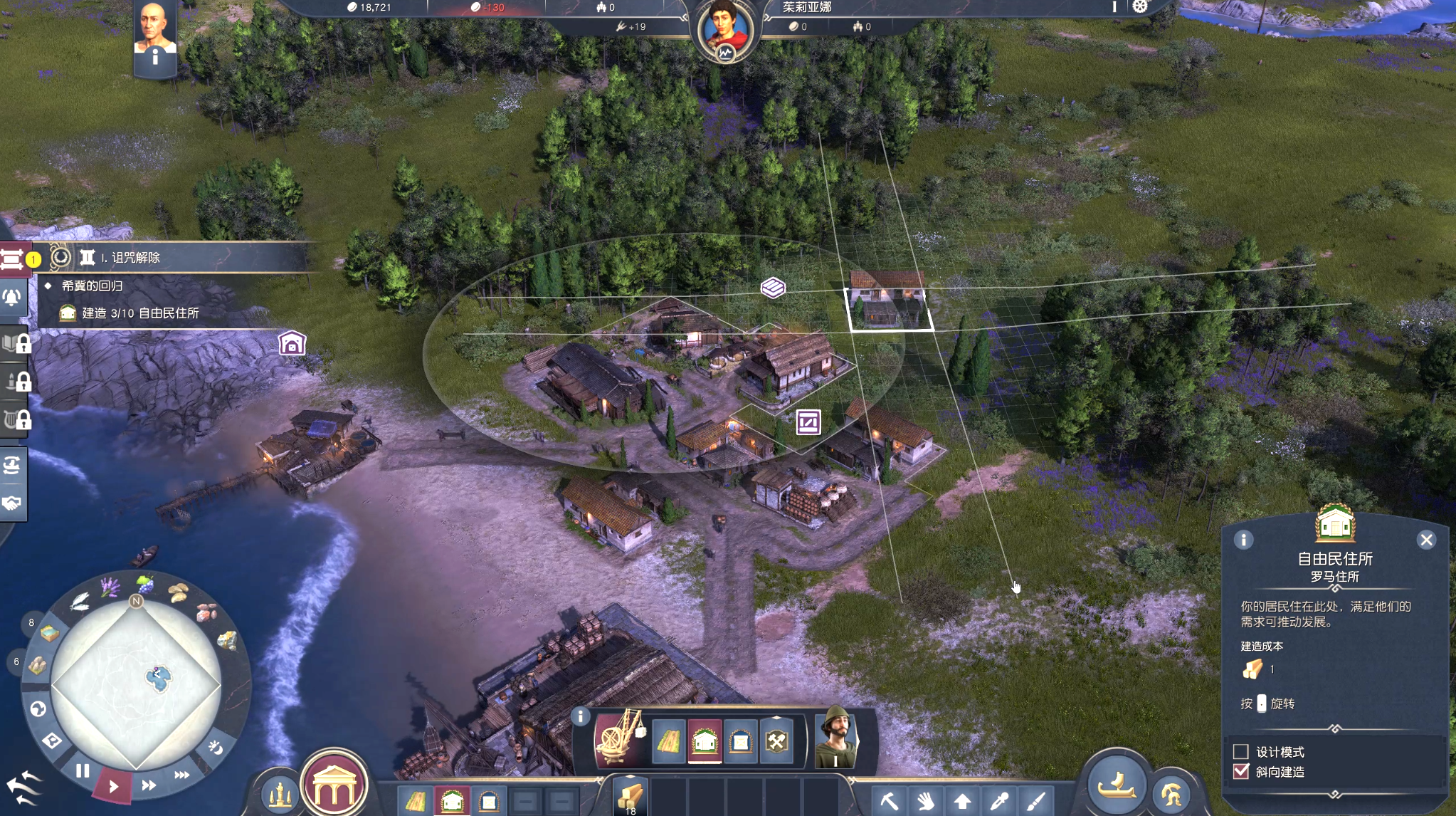
Task: Open the ship menu button
Action: (1116, 785)
